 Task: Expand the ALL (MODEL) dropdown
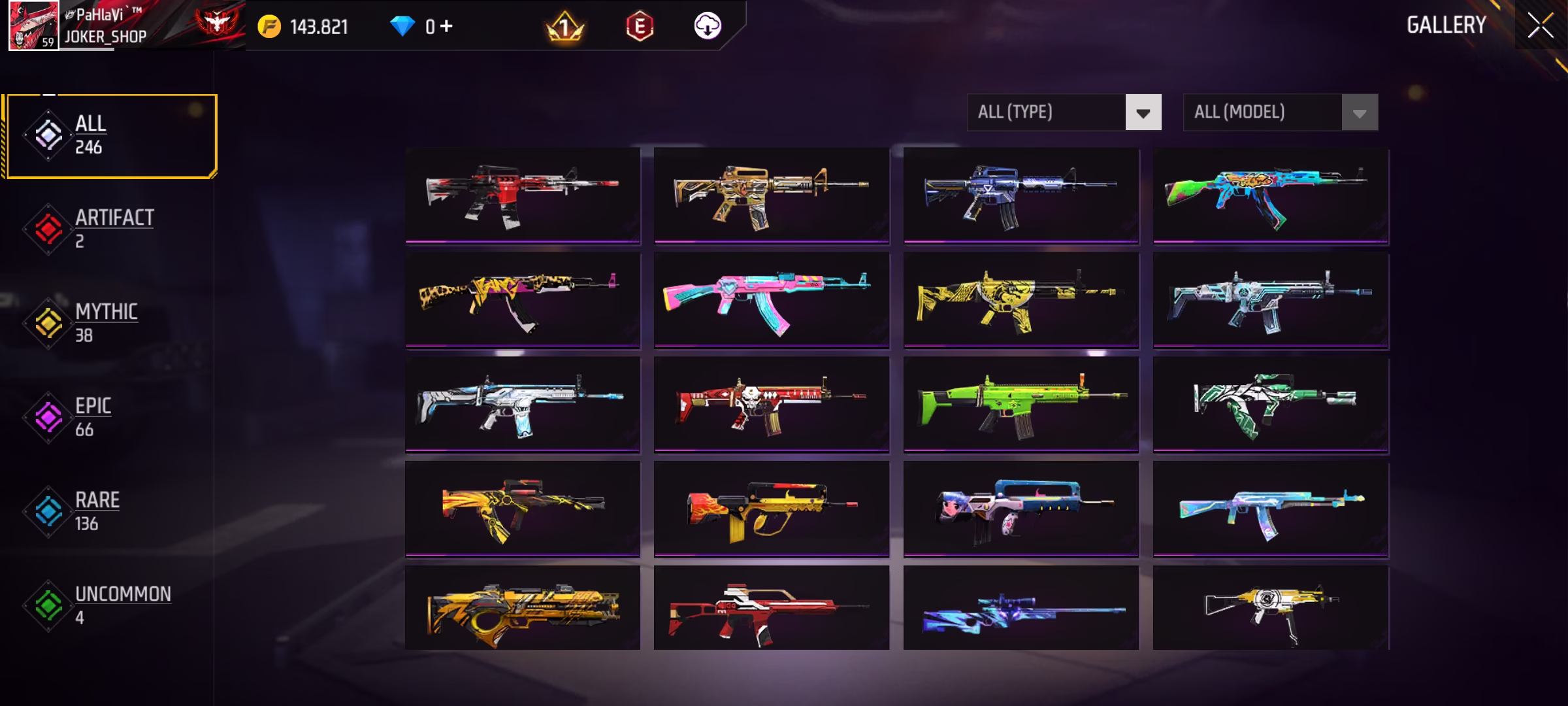[1281, 112]
